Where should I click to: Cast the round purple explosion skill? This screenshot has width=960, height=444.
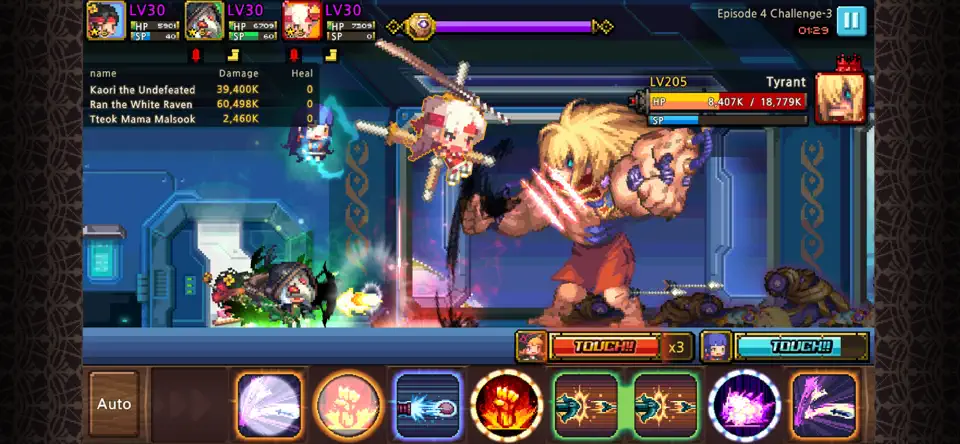[744, 405]
